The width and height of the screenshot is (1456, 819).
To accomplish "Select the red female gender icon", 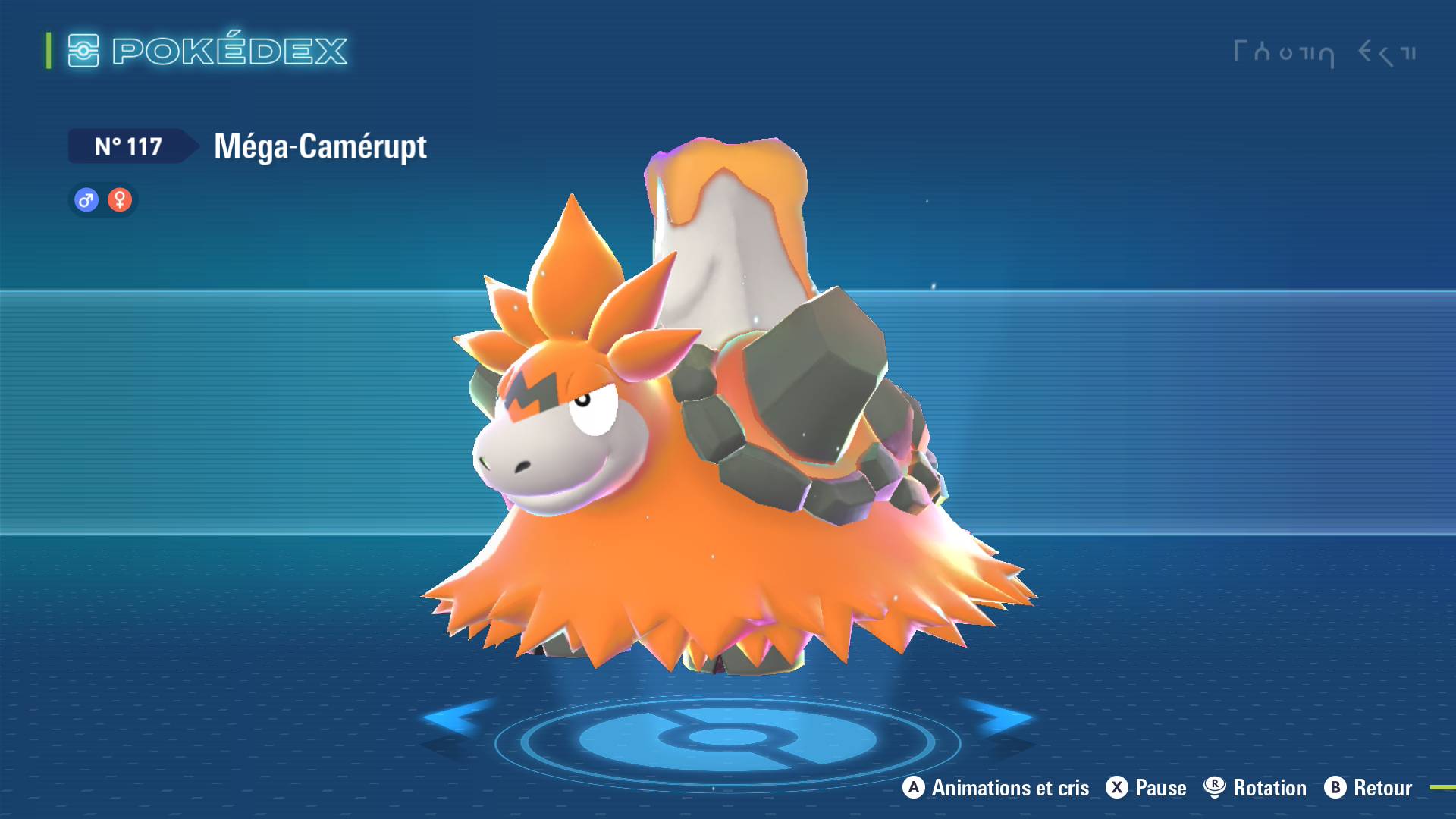I will 120,200.
